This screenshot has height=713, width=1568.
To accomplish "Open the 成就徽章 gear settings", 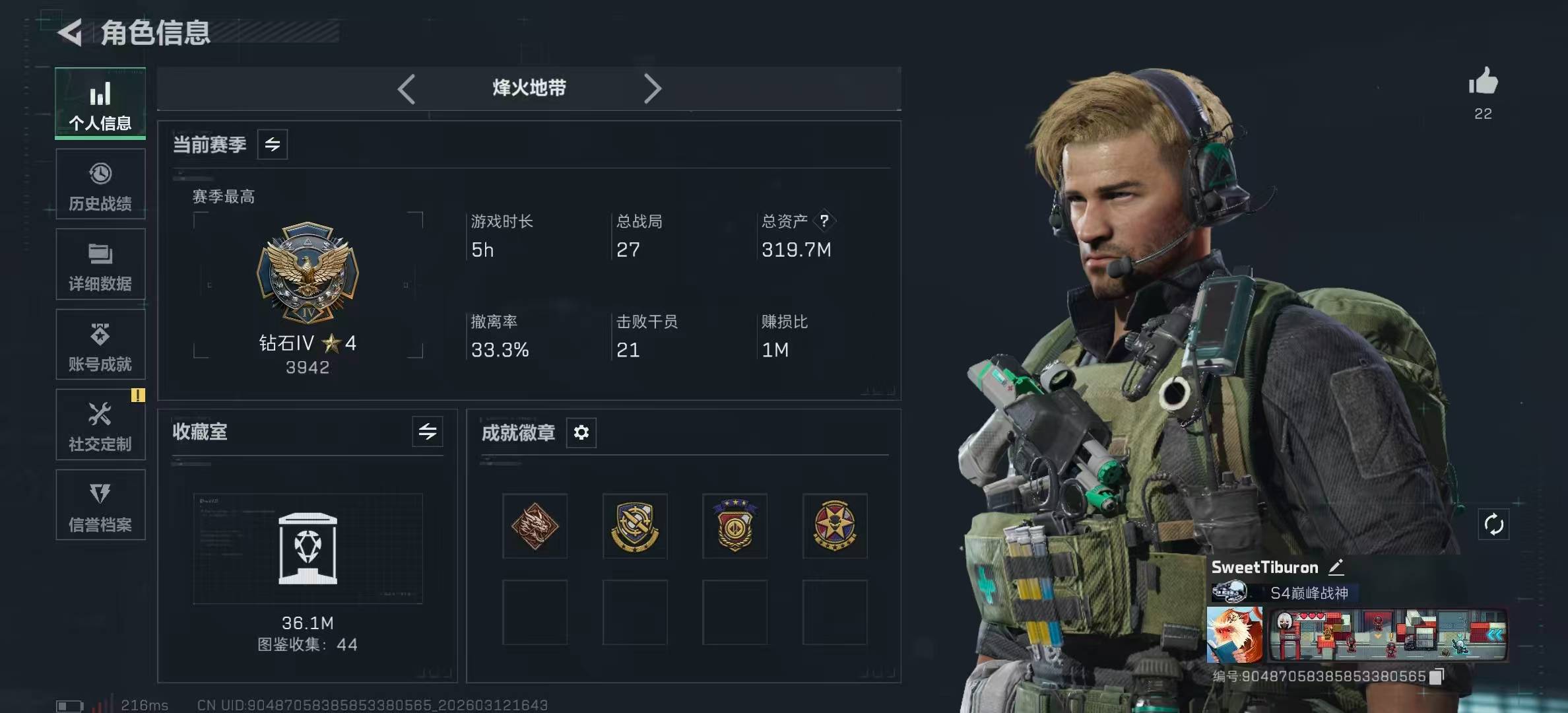I will coord(581,432).
